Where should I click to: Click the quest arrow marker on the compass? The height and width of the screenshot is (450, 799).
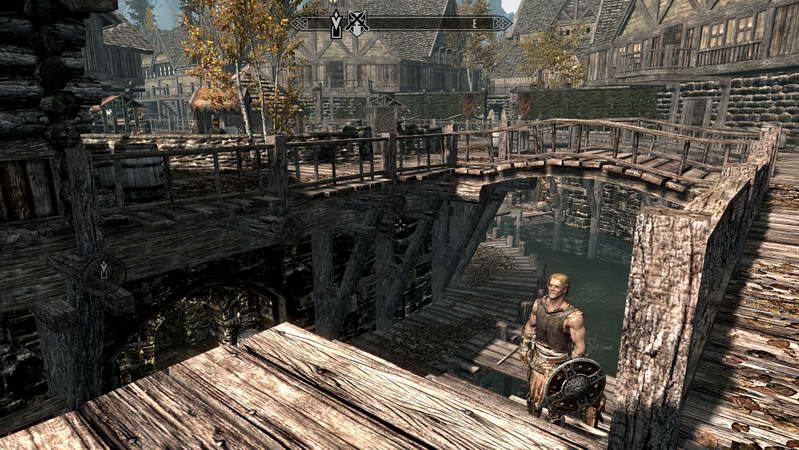point(336,23)
